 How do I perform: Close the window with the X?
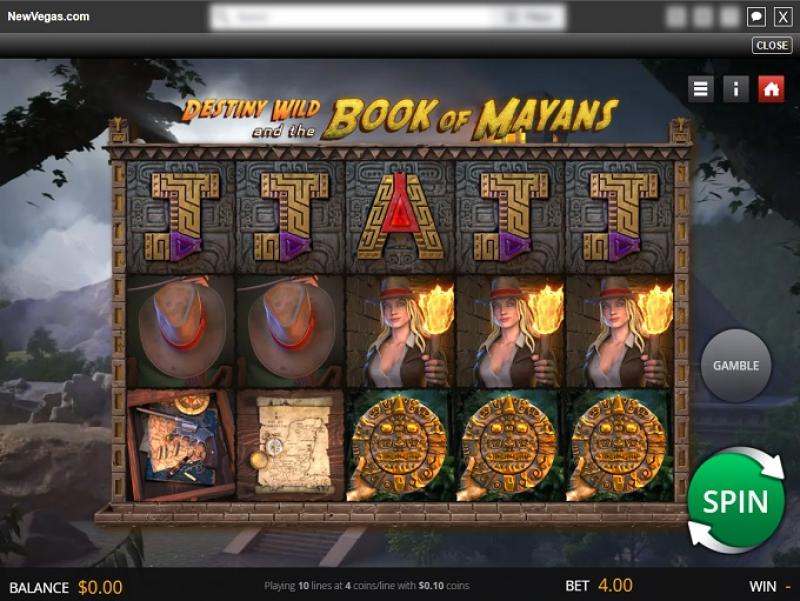[783, 16]
